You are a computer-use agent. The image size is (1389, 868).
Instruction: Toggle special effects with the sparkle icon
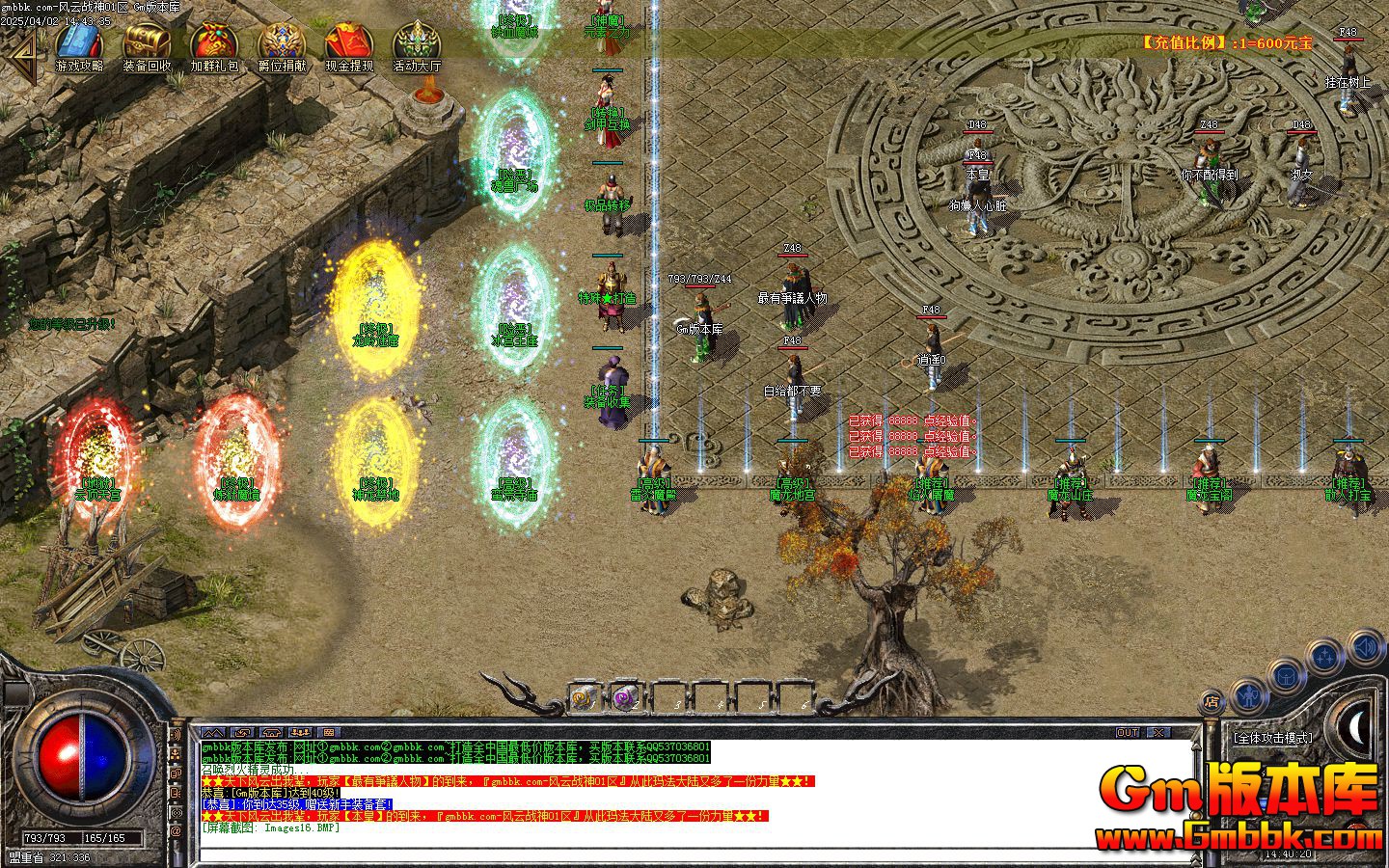1323,656
